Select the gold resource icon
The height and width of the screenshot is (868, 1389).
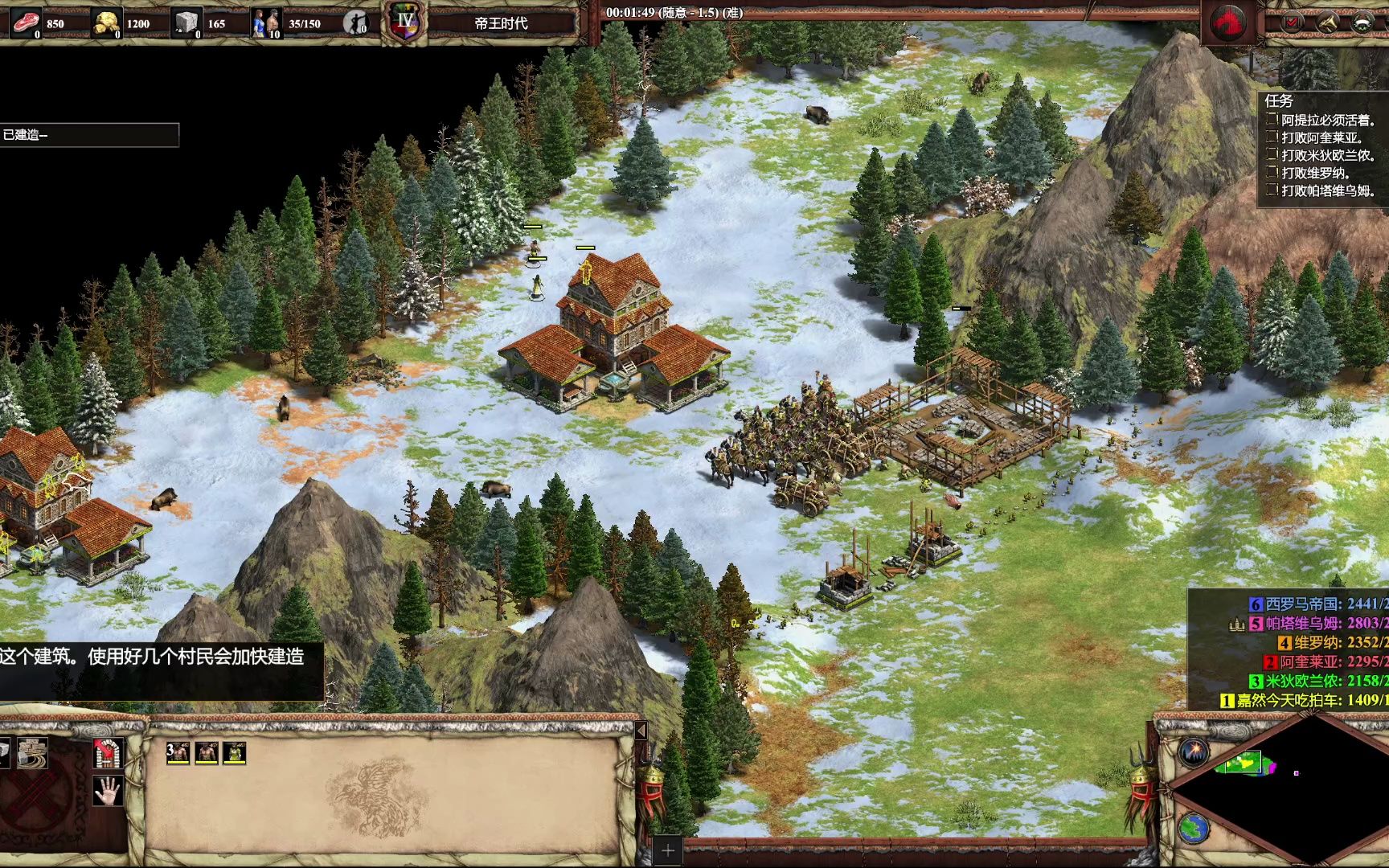point(107,23)
